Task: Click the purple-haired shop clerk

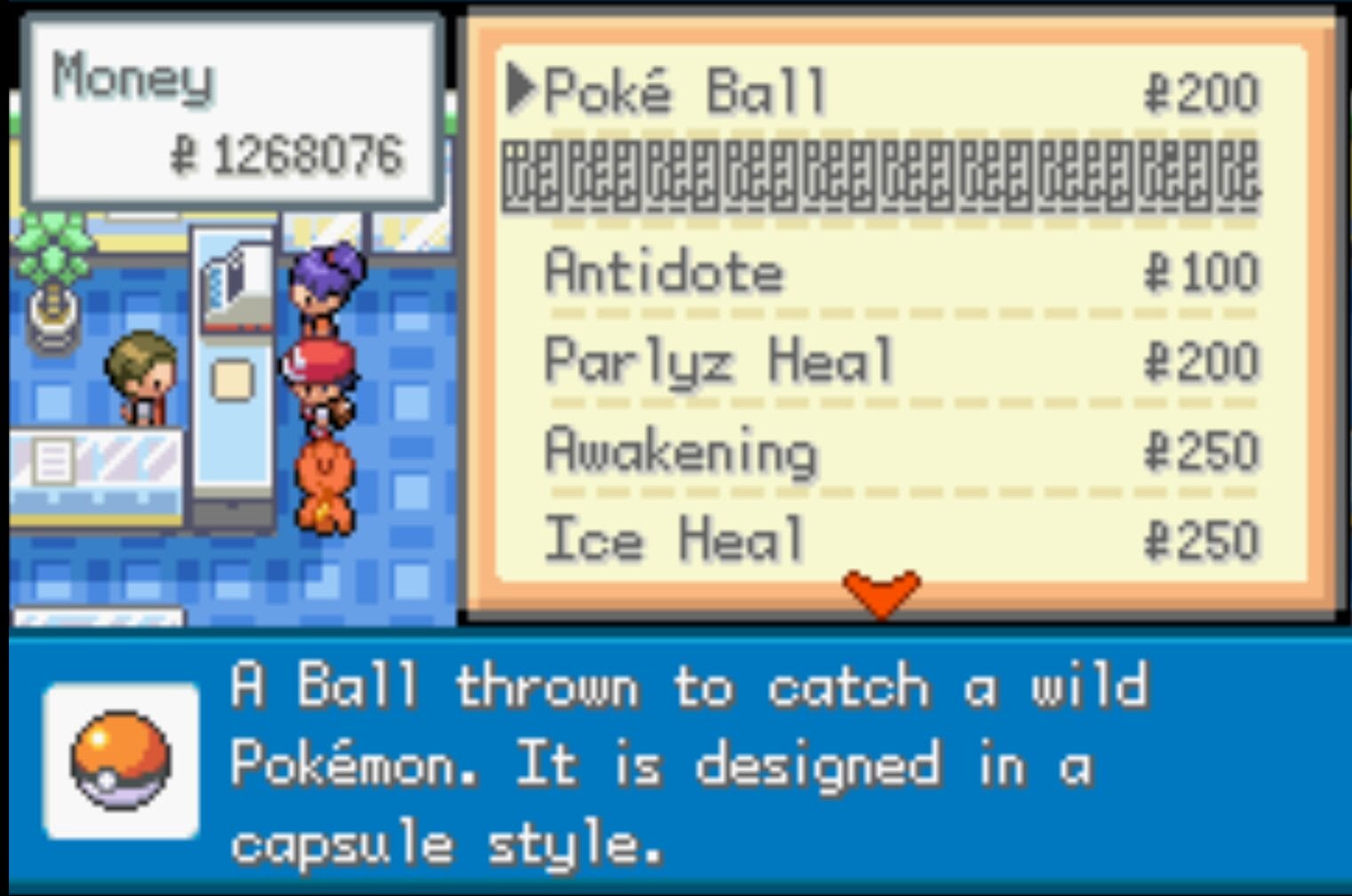Action: click(x=327, y=280)
